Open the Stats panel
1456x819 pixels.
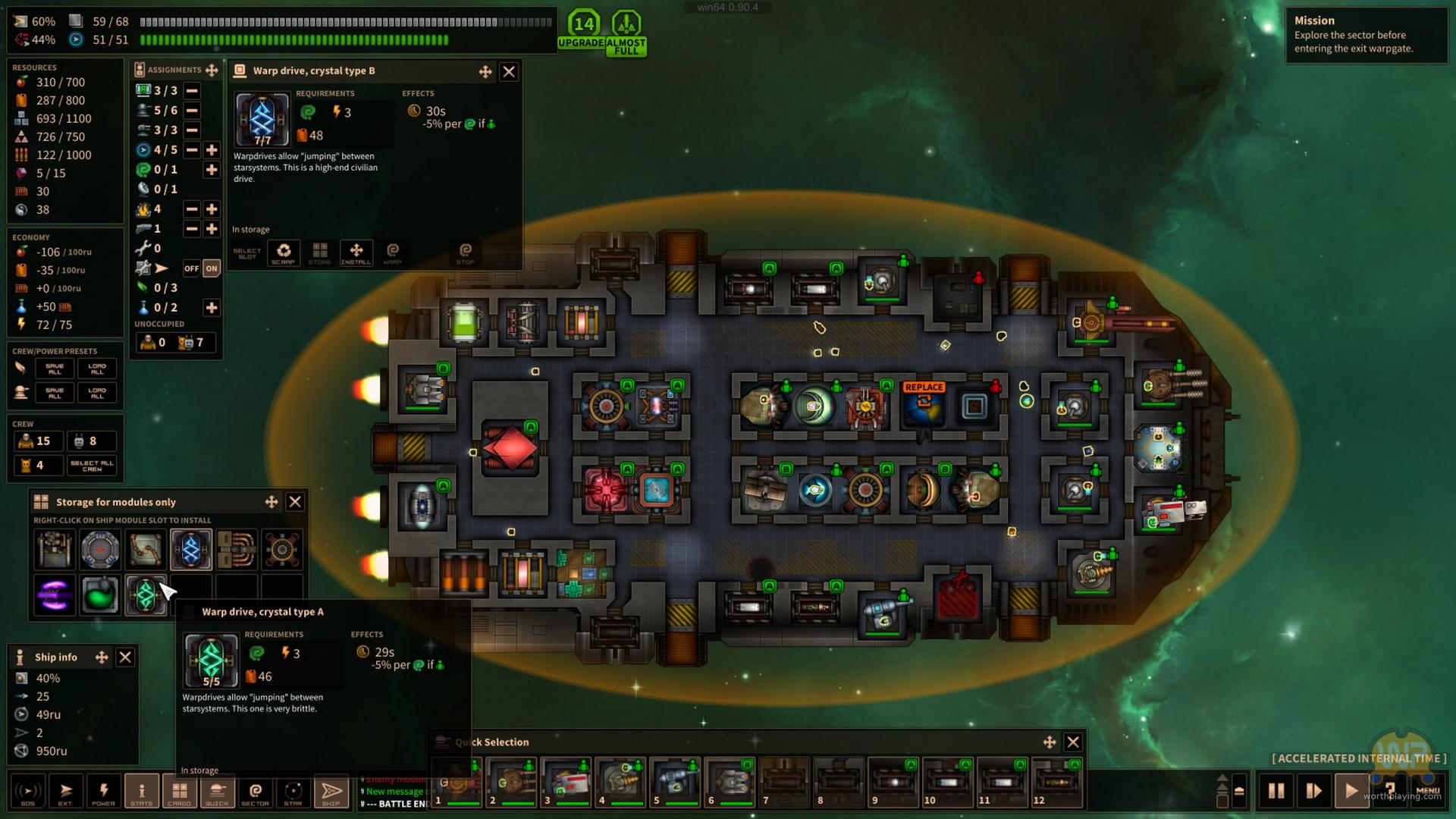[141, 792]
